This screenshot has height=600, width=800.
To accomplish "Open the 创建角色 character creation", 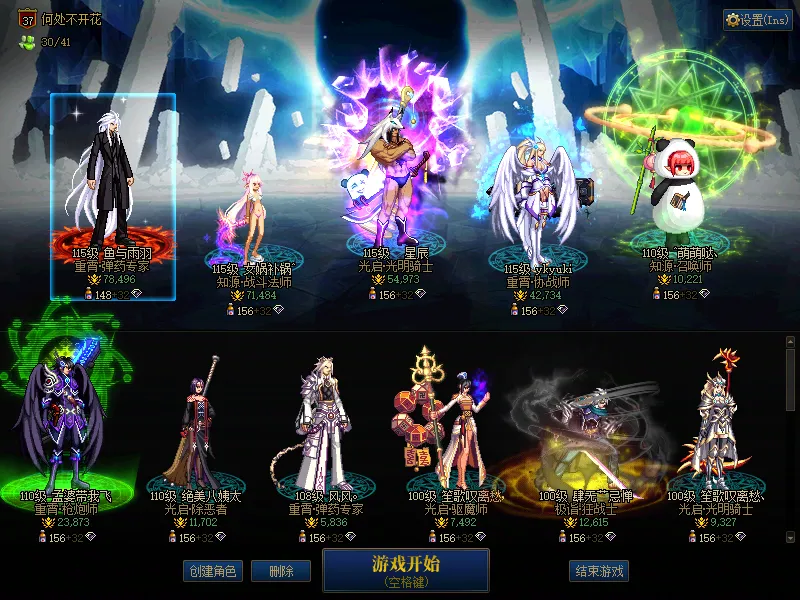I will coord(211,571).
